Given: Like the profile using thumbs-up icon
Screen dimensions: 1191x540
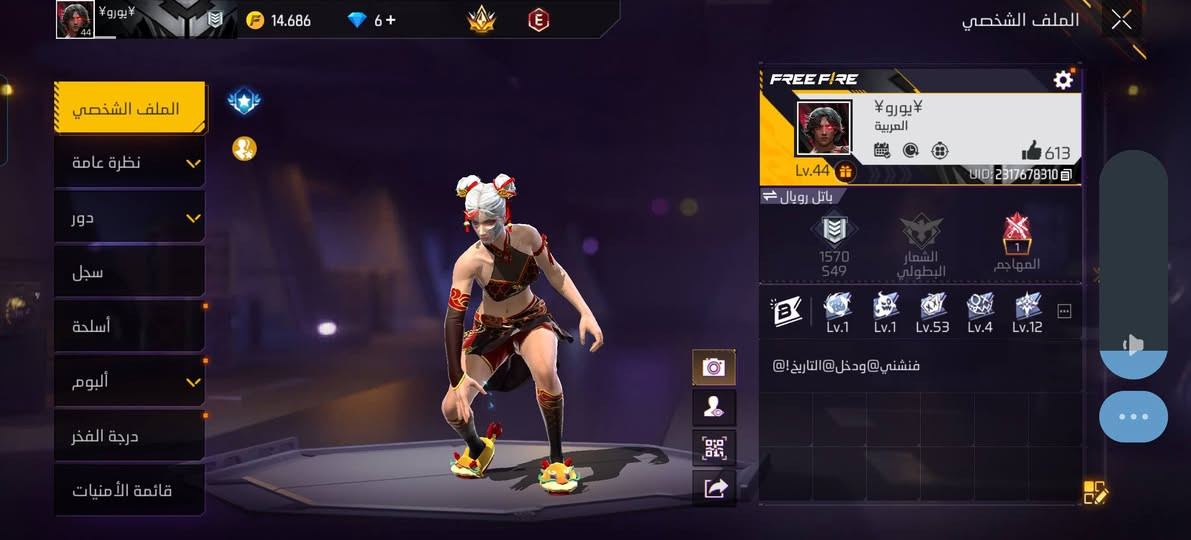Looking at the screenshot, I should pos(1031,151).
